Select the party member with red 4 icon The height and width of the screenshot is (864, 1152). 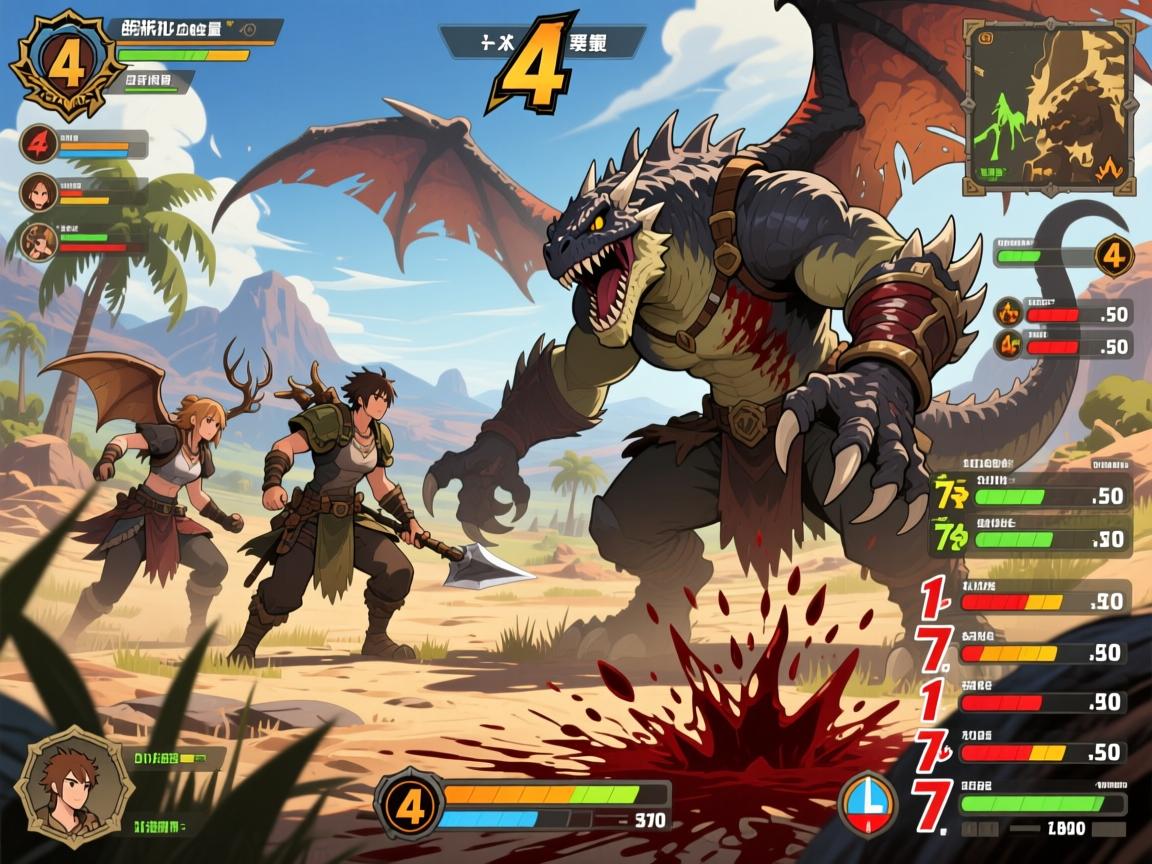tap(37, 144)
